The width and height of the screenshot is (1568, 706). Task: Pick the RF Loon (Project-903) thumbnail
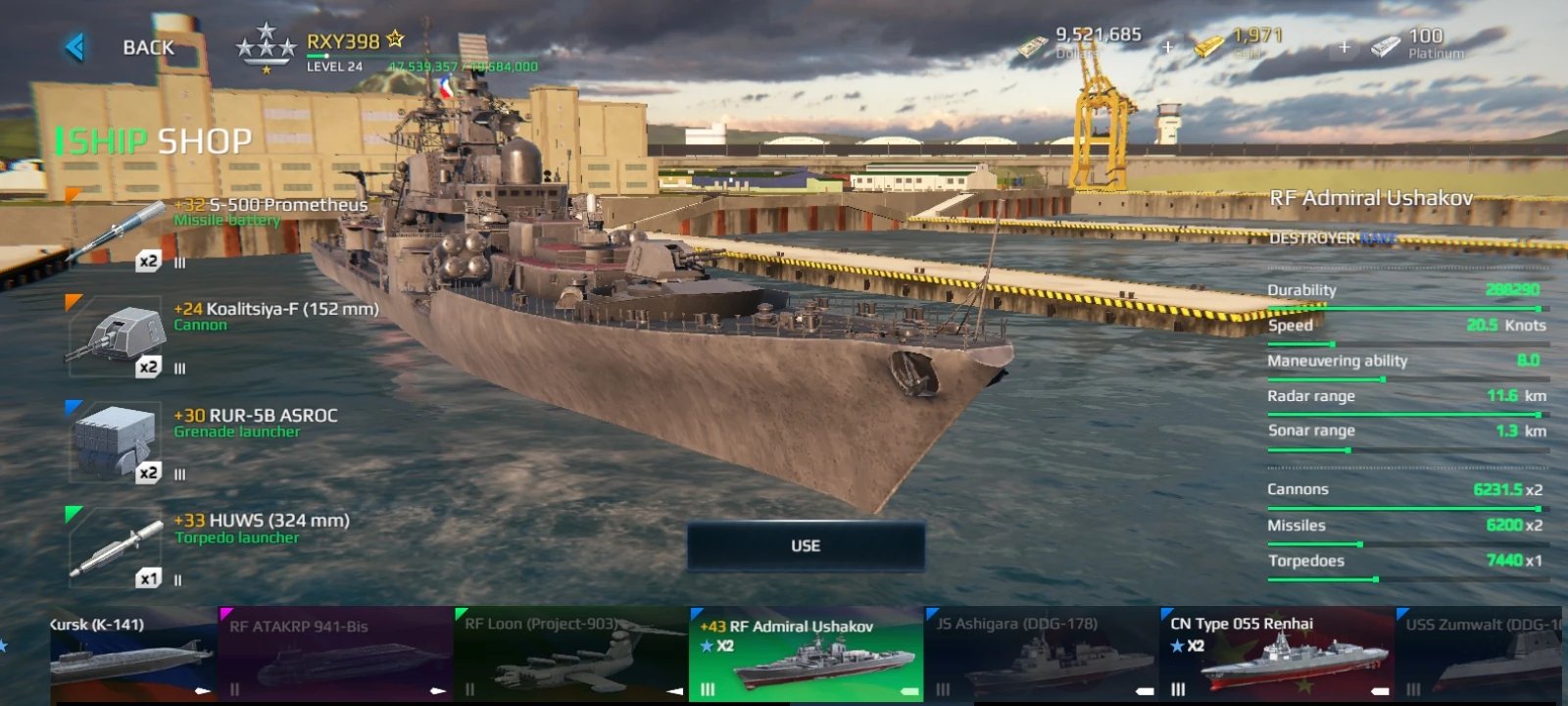point(570,654)
